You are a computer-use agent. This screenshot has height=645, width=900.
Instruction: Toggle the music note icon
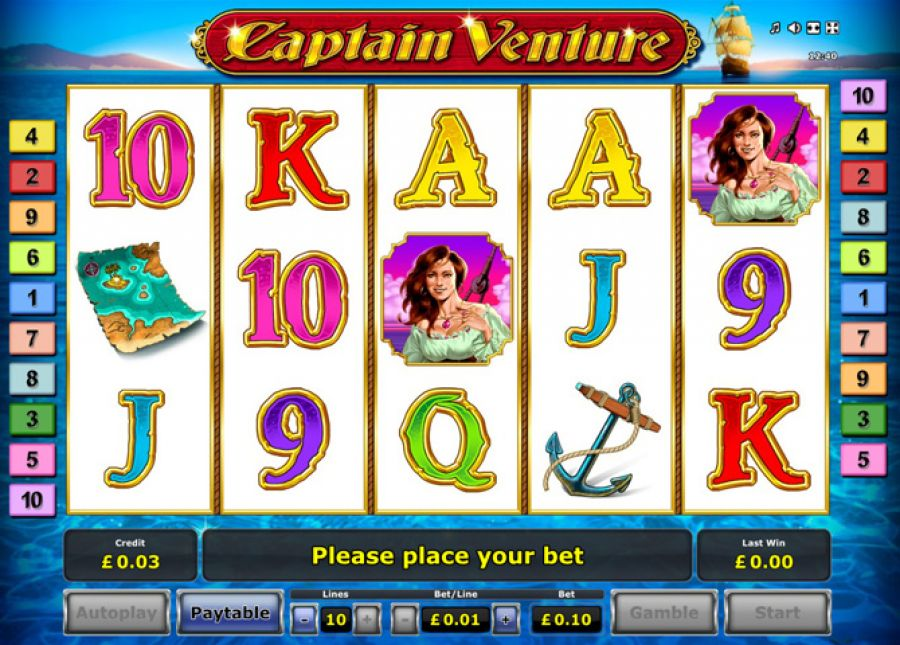774,28
